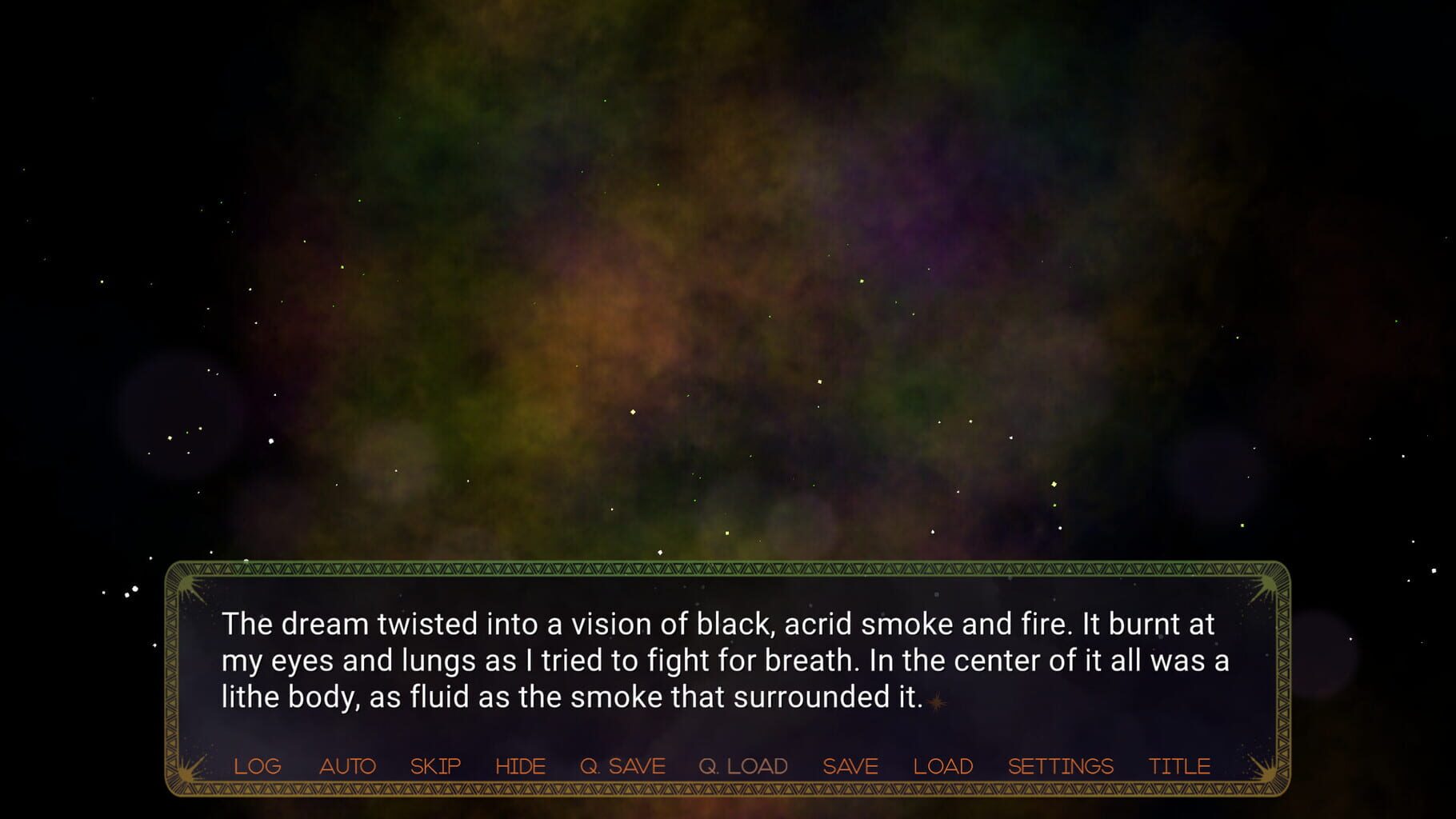The height and width of the screenshot is (819, 1456).
Task: Return to the TITLE screen
Action: click(1179, 765)
